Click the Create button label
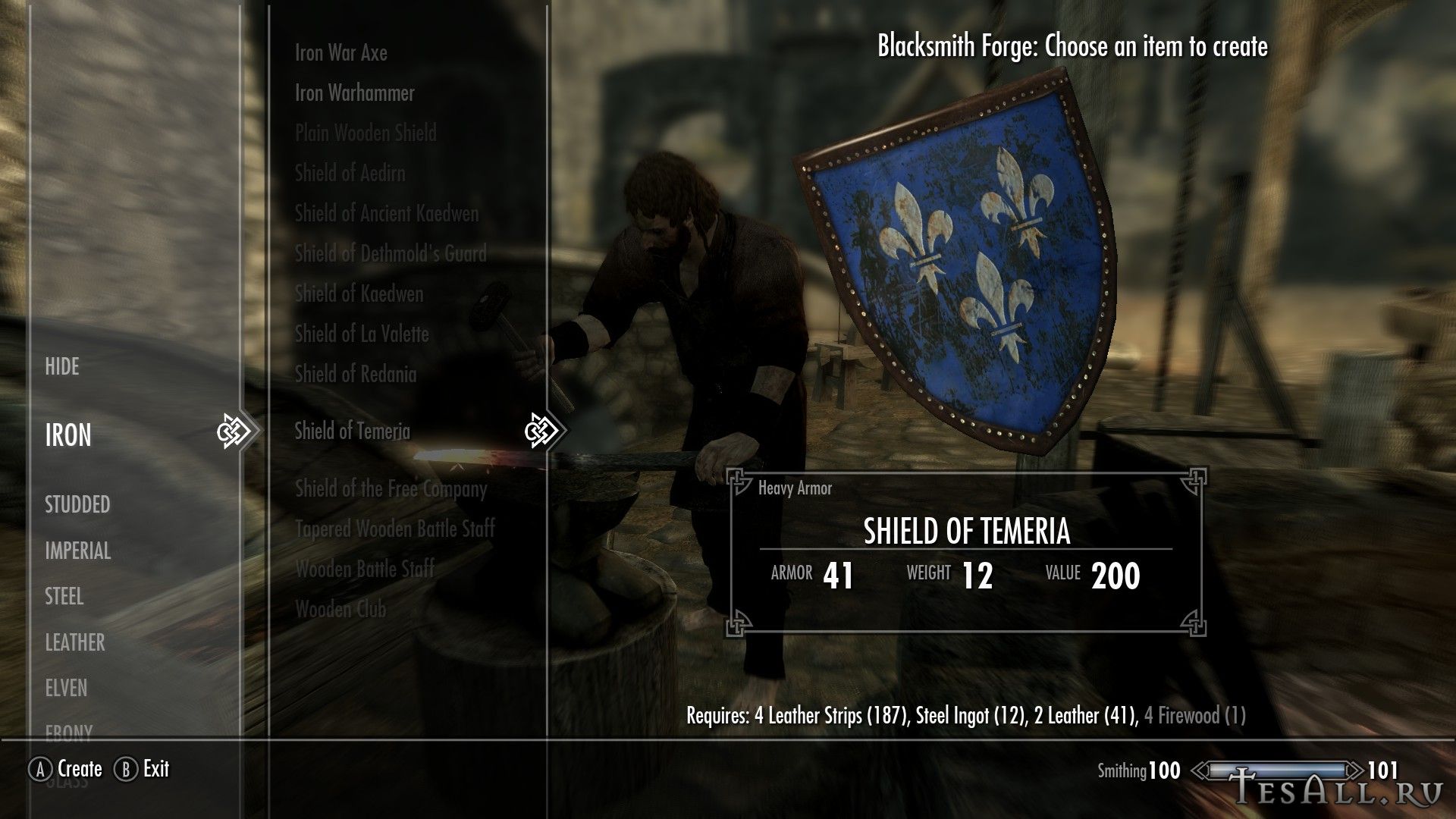The height and width of the screenshot is (819, 1456). coord(80,769)
